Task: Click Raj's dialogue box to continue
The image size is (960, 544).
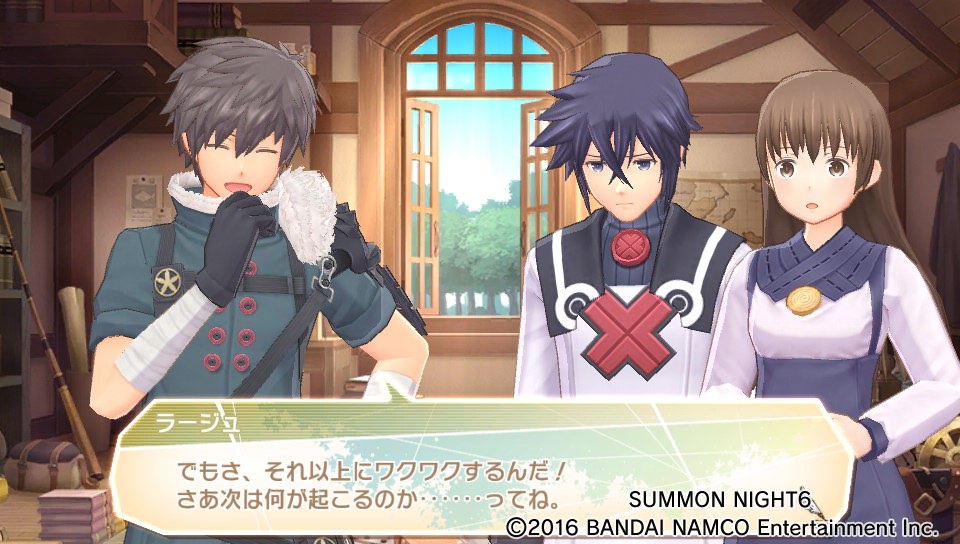Action: pyautogui.click(x=470, y=468)
